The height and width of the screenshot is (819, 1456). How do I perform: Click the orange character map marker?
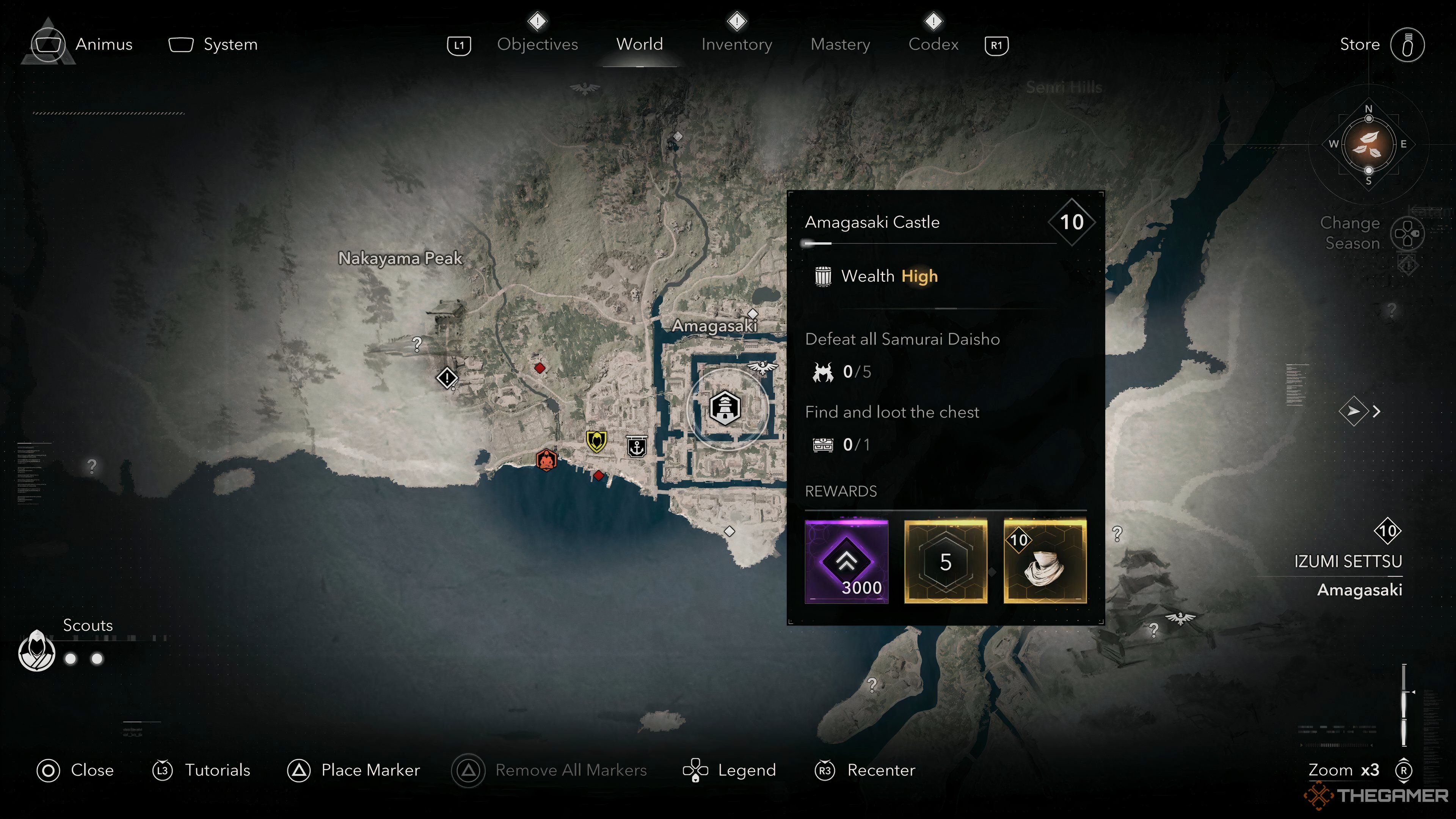(x=546, y=460)
